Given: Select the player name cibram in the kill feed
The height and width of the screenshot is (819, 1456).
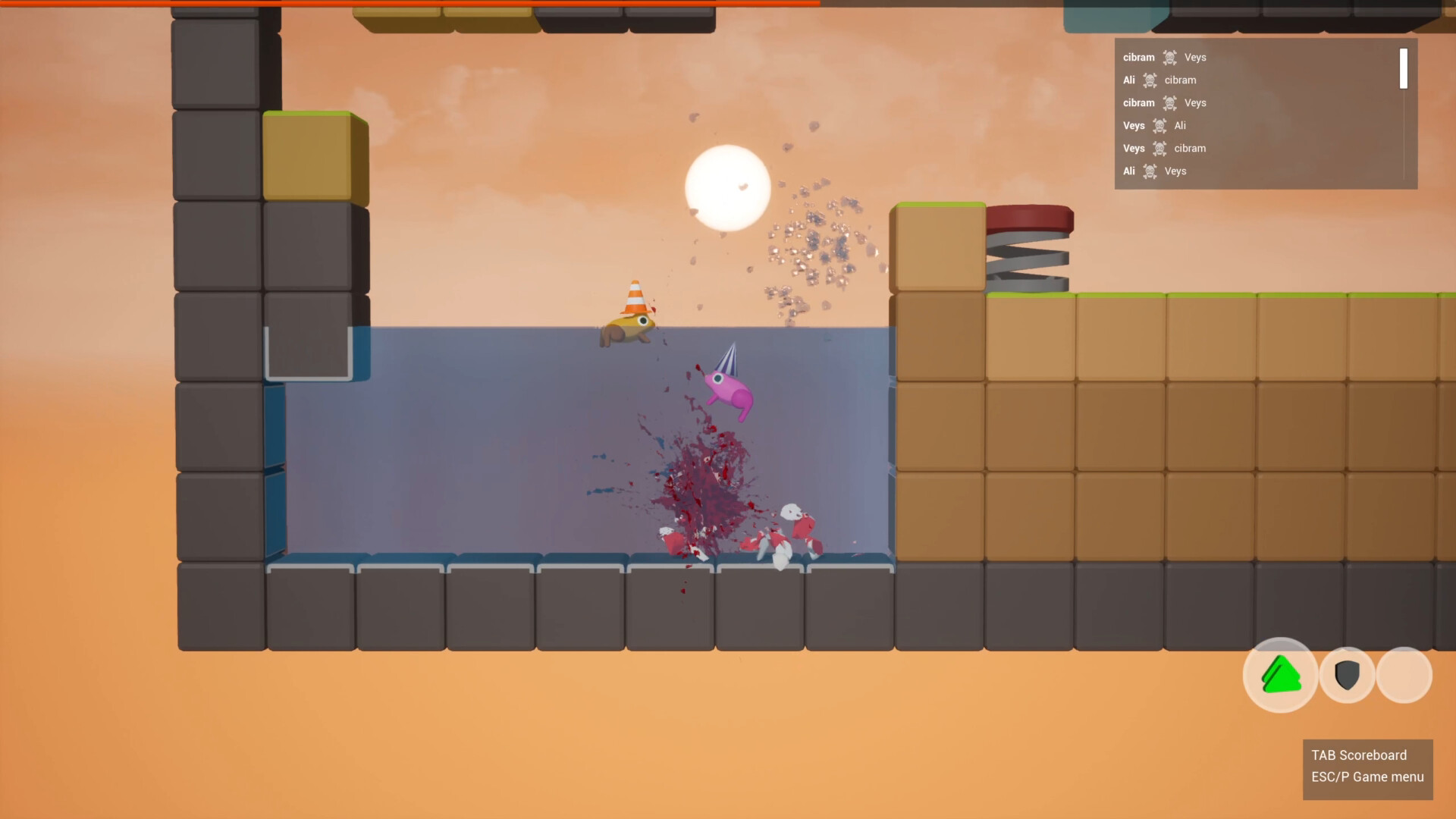Looking at the screenshot, I should pos(1138,57).
